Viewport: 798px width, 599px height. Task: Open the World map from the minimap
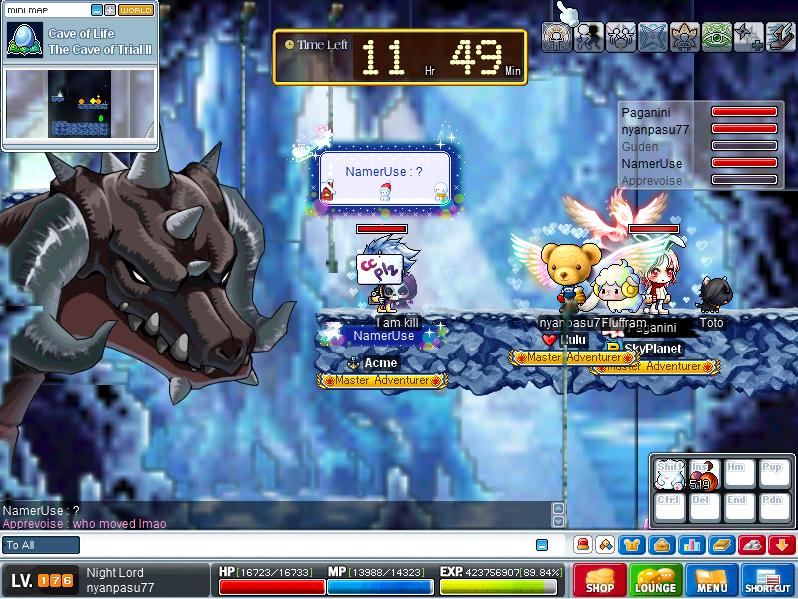[136, 10]
